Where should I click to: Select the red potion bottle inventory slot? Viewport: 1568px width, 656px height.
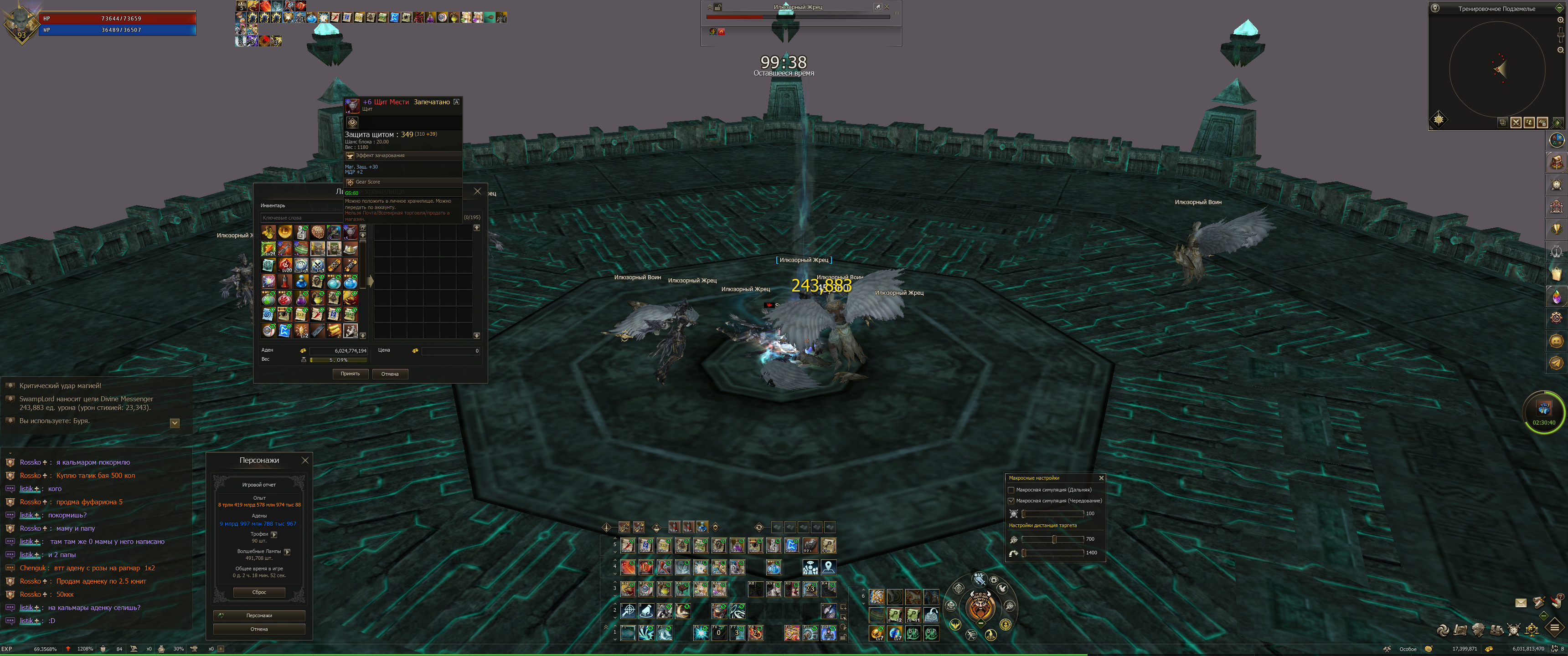[x=285, y=281]
